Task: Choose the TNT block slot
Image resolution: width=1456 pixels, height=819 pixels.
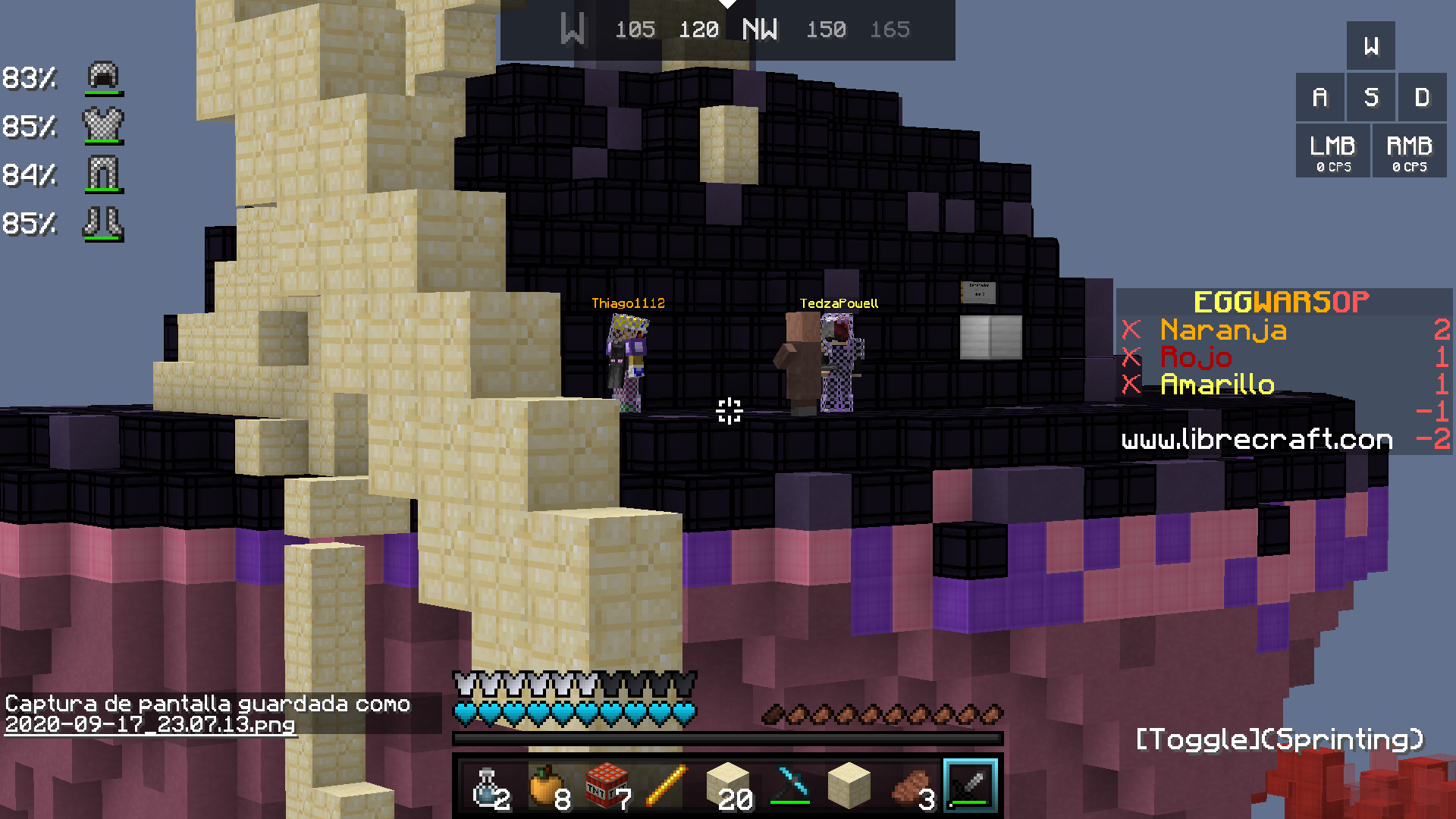Action: coord(607,786)
